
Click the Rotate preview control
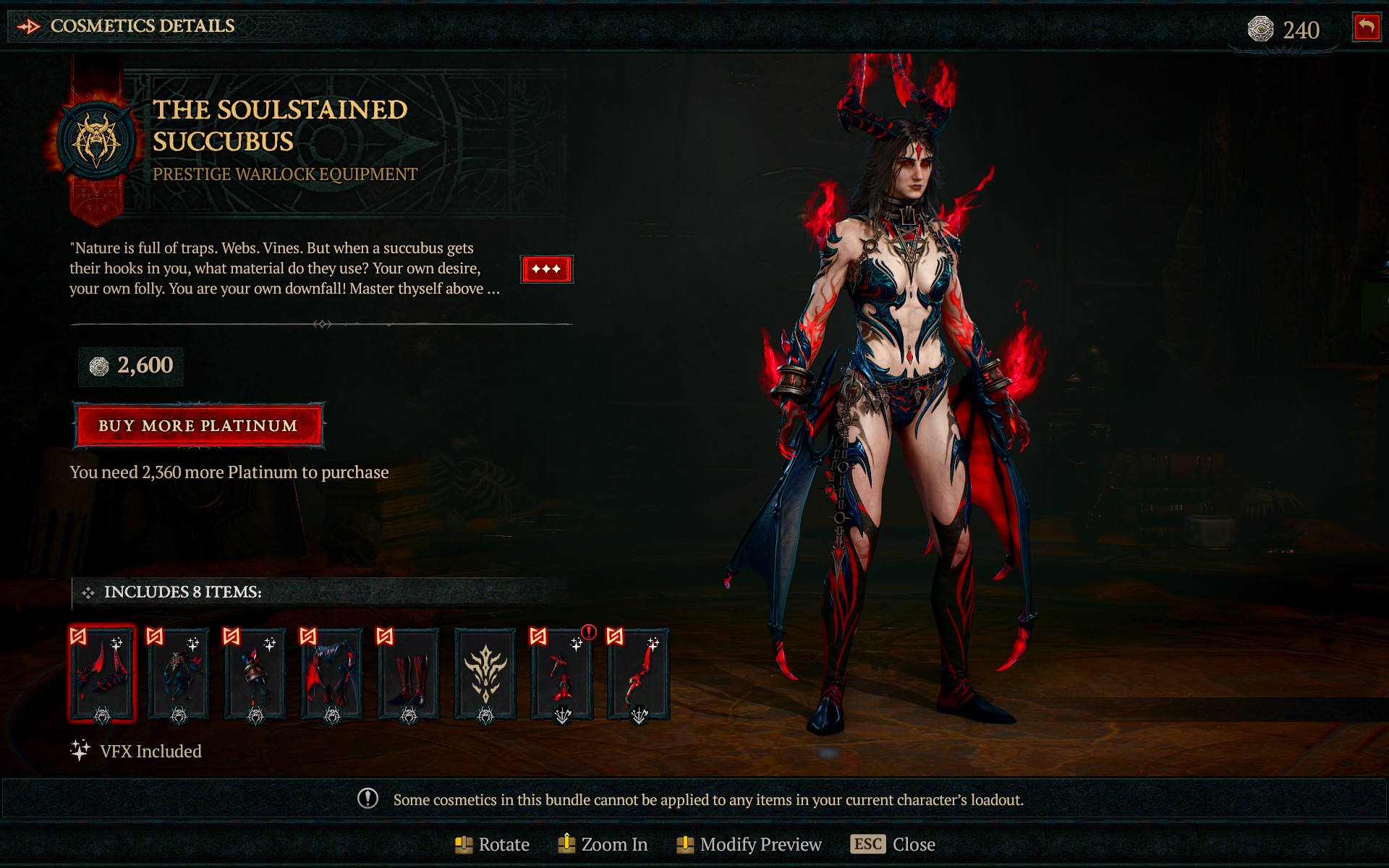pyautogui.click(x=493, y=844)
